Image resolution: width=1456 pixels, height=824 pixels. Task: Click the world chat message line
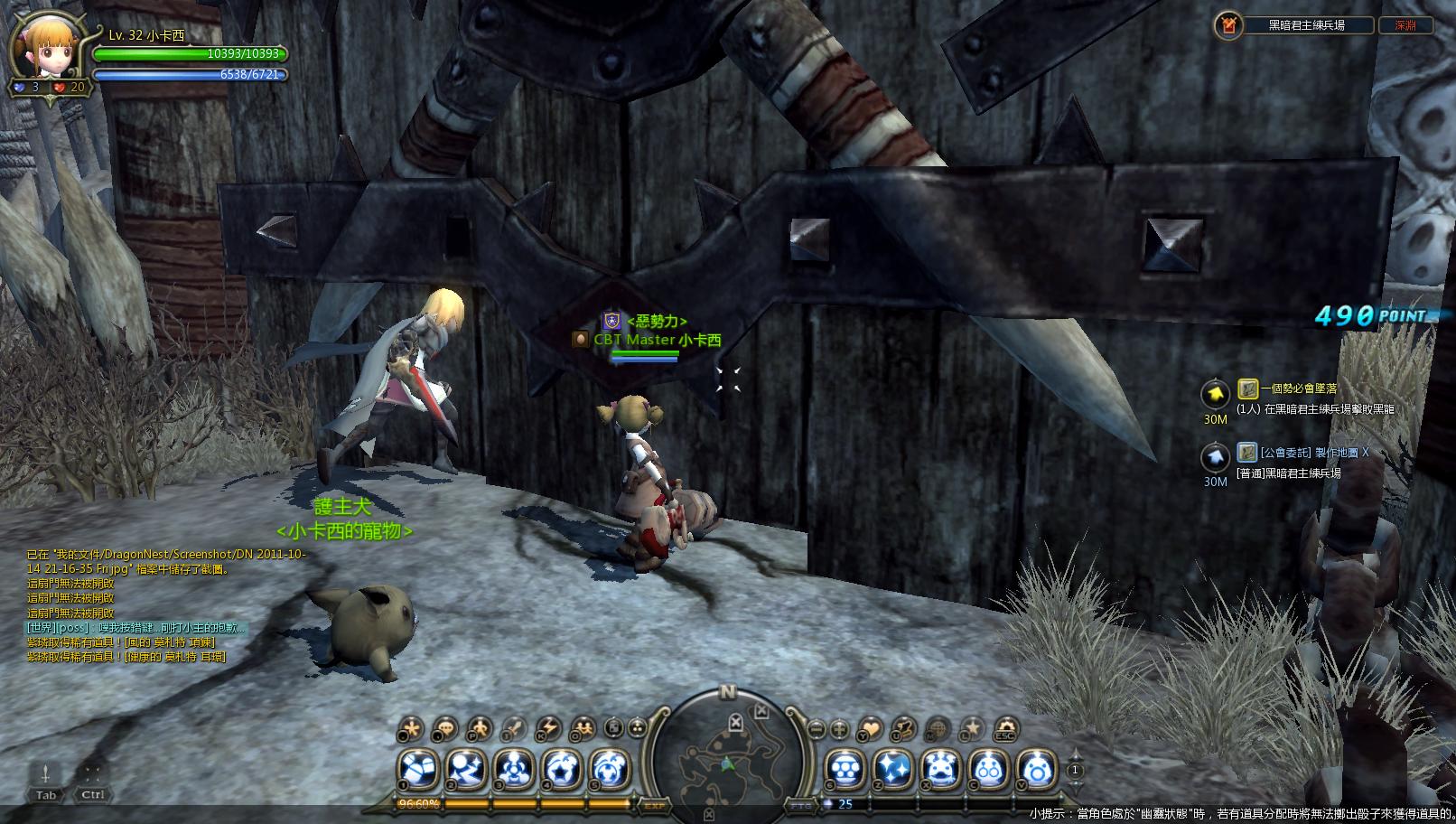point(135,628)
